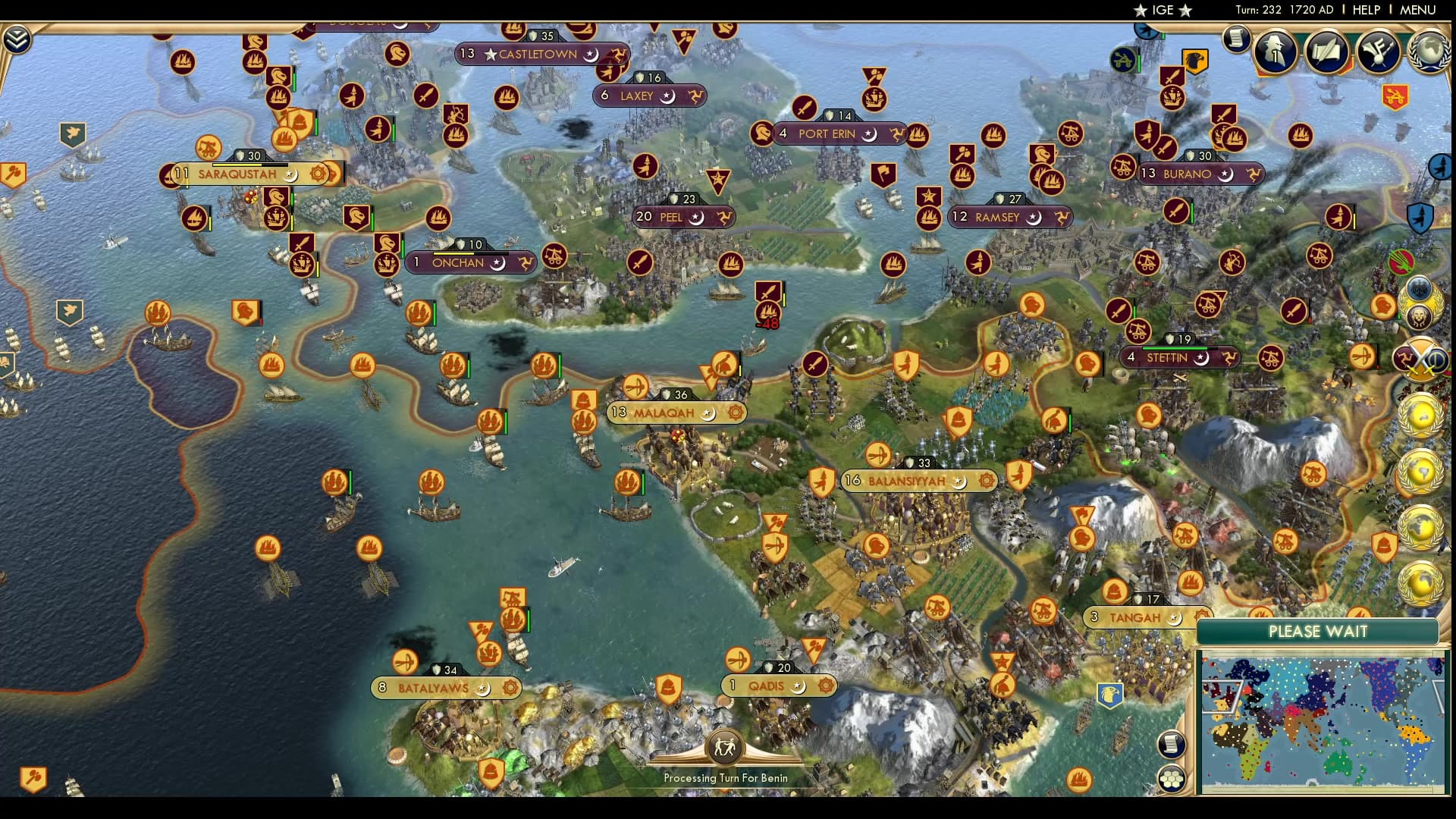Open the Batalyaws city banner
Viewport: 1456px width, 819px height.
tap(434, 688)
